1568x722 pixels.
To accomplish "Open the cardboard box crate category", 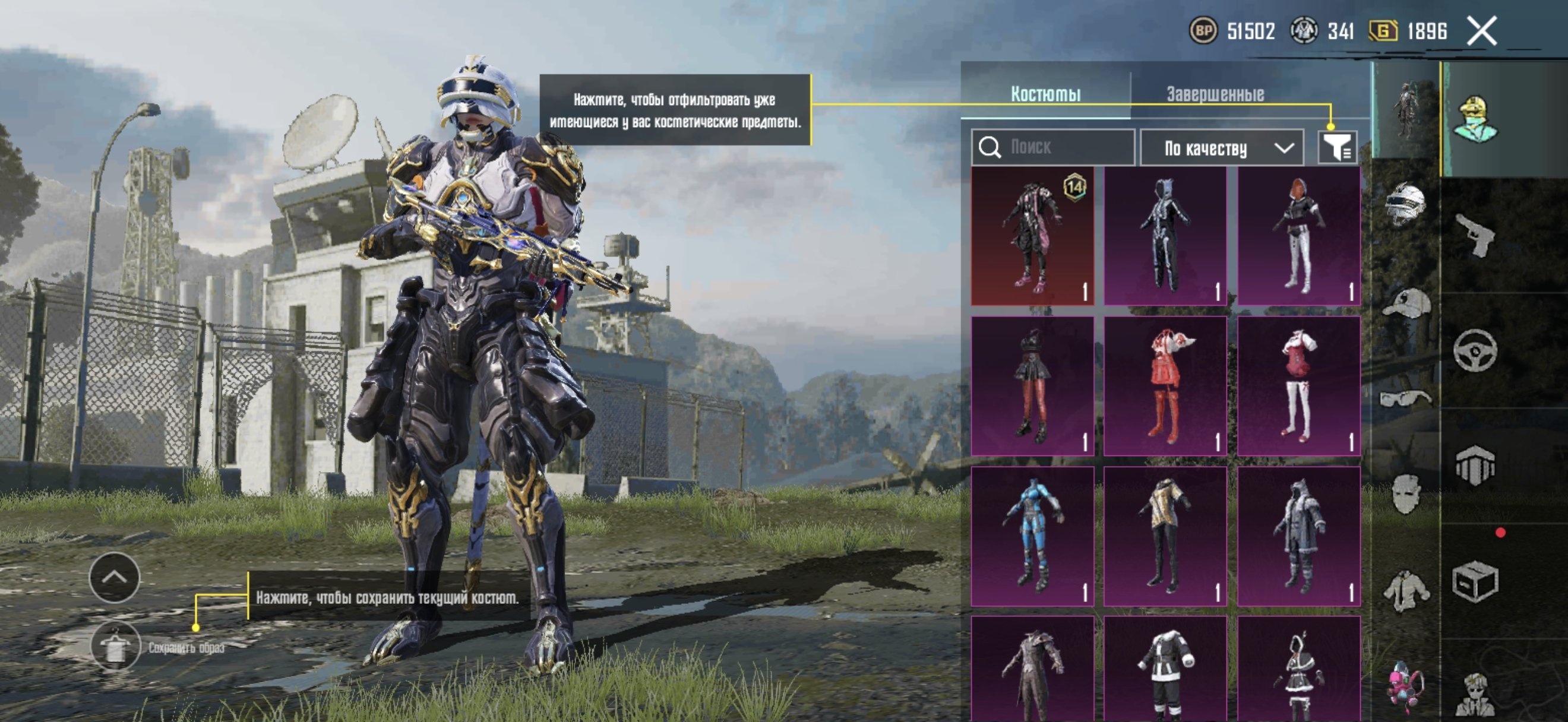I will click(x=1475, y=581).
